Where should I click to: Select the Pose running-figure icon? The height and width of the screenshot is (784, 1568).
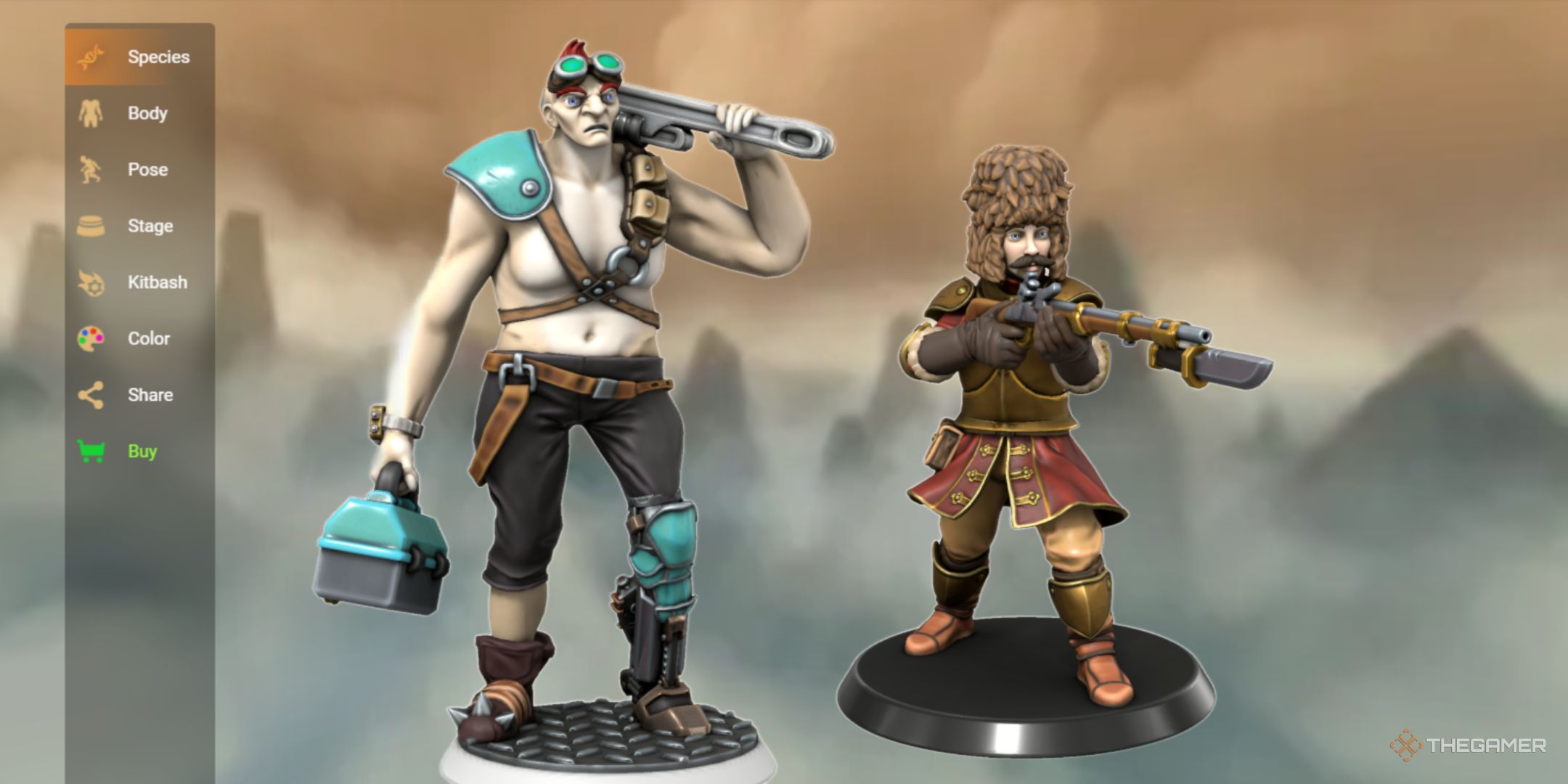click(90, 169)
